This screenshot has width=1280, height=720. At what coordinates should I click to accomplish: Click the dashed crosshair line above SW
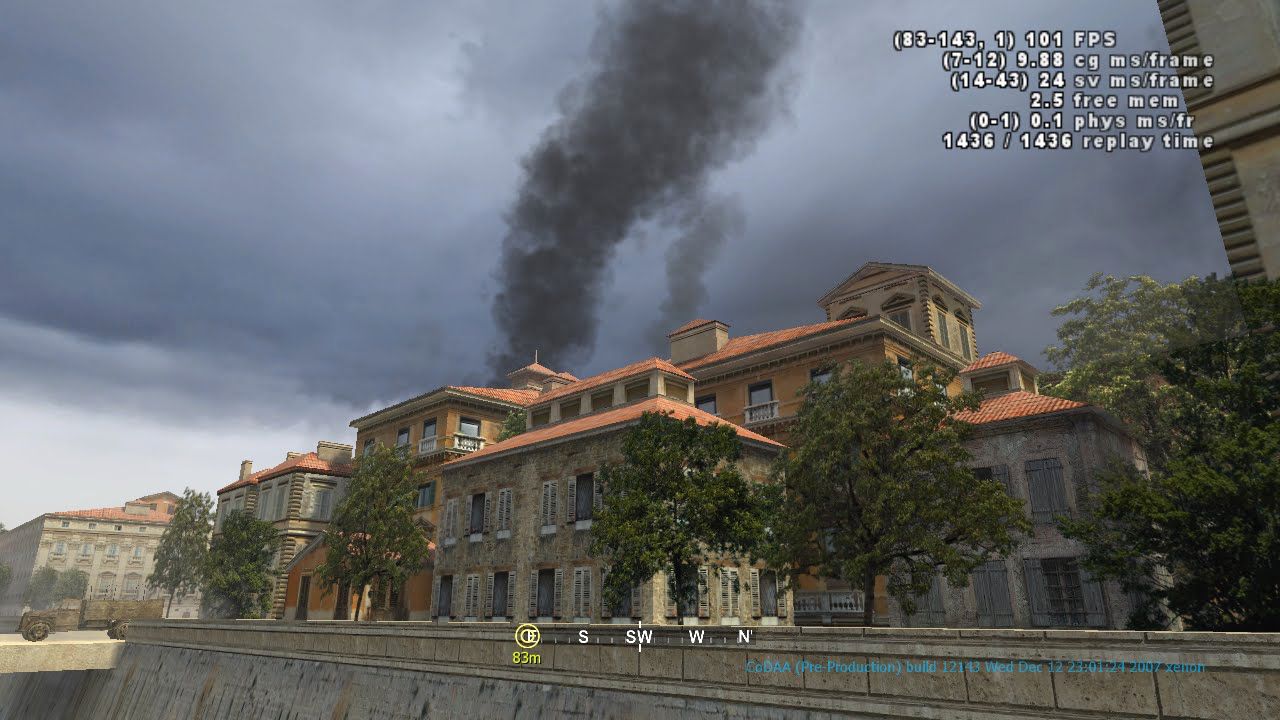tap(638, 623)
